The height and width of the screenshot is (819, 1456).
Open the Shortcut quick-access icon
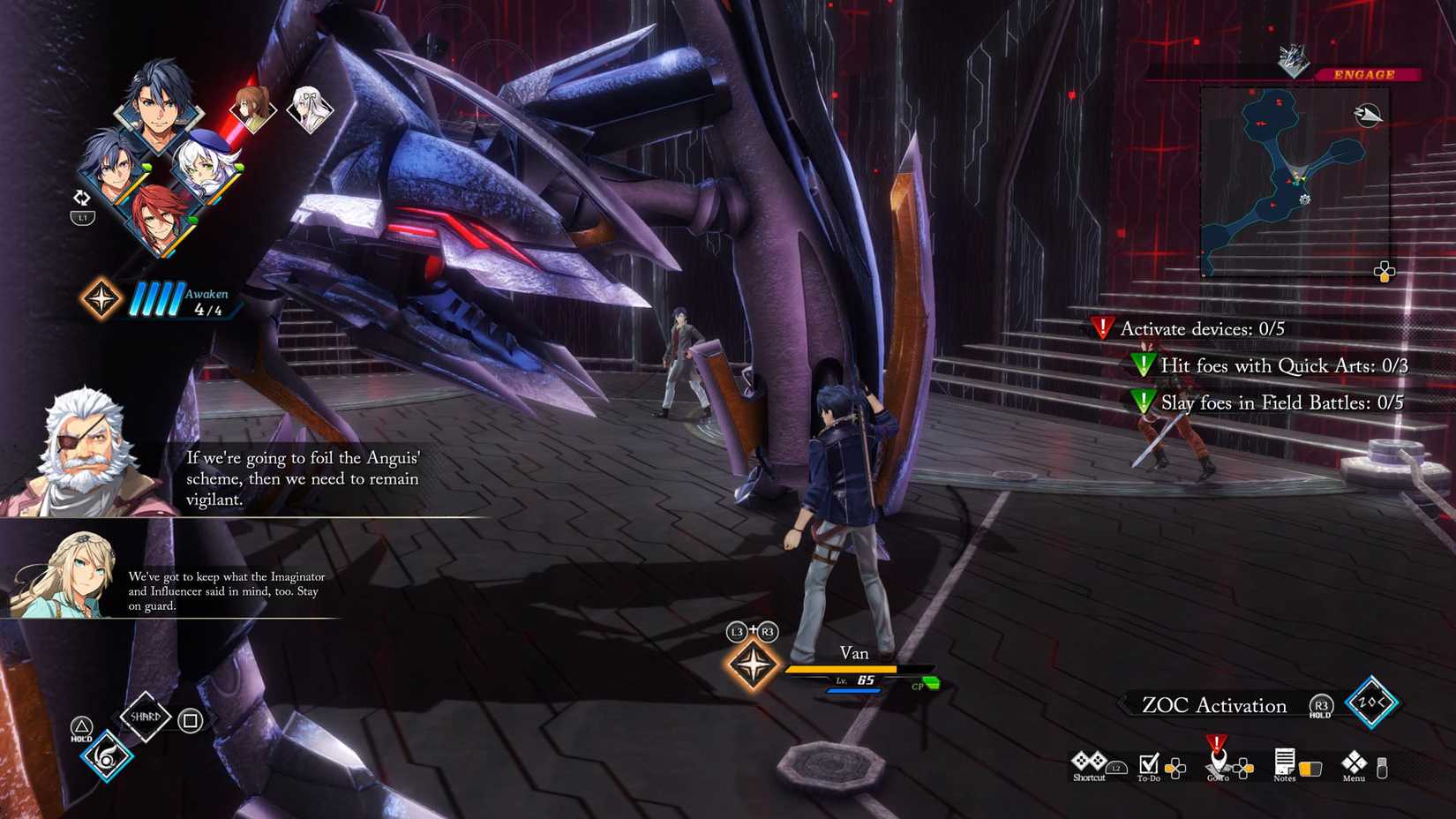1090,762
